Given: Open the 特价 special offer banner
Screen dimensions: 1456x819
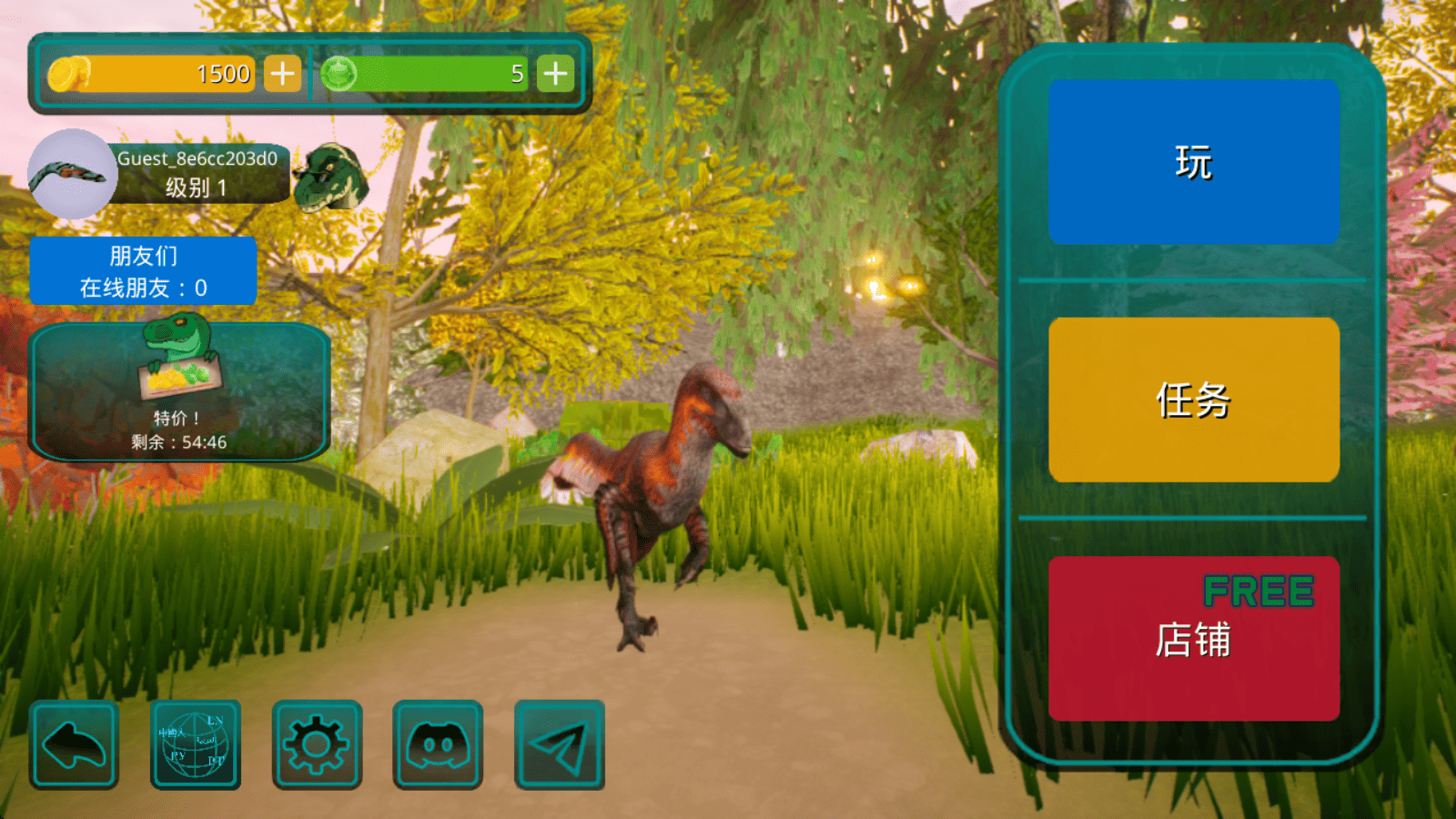Looking at the screenshot, I should pos(179,392).
